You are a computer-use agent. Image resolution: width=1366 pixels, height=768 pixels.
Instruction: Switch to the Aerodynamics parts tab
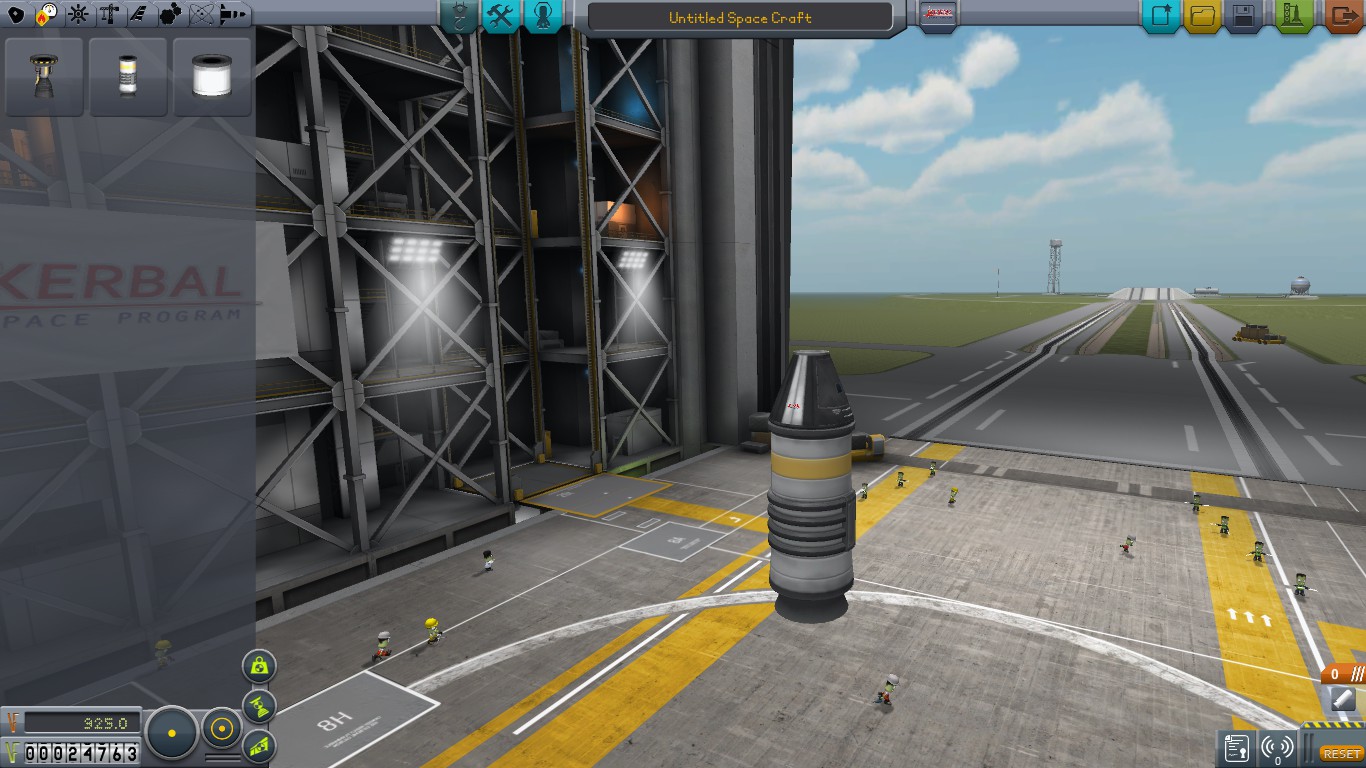tap(139, 15)
